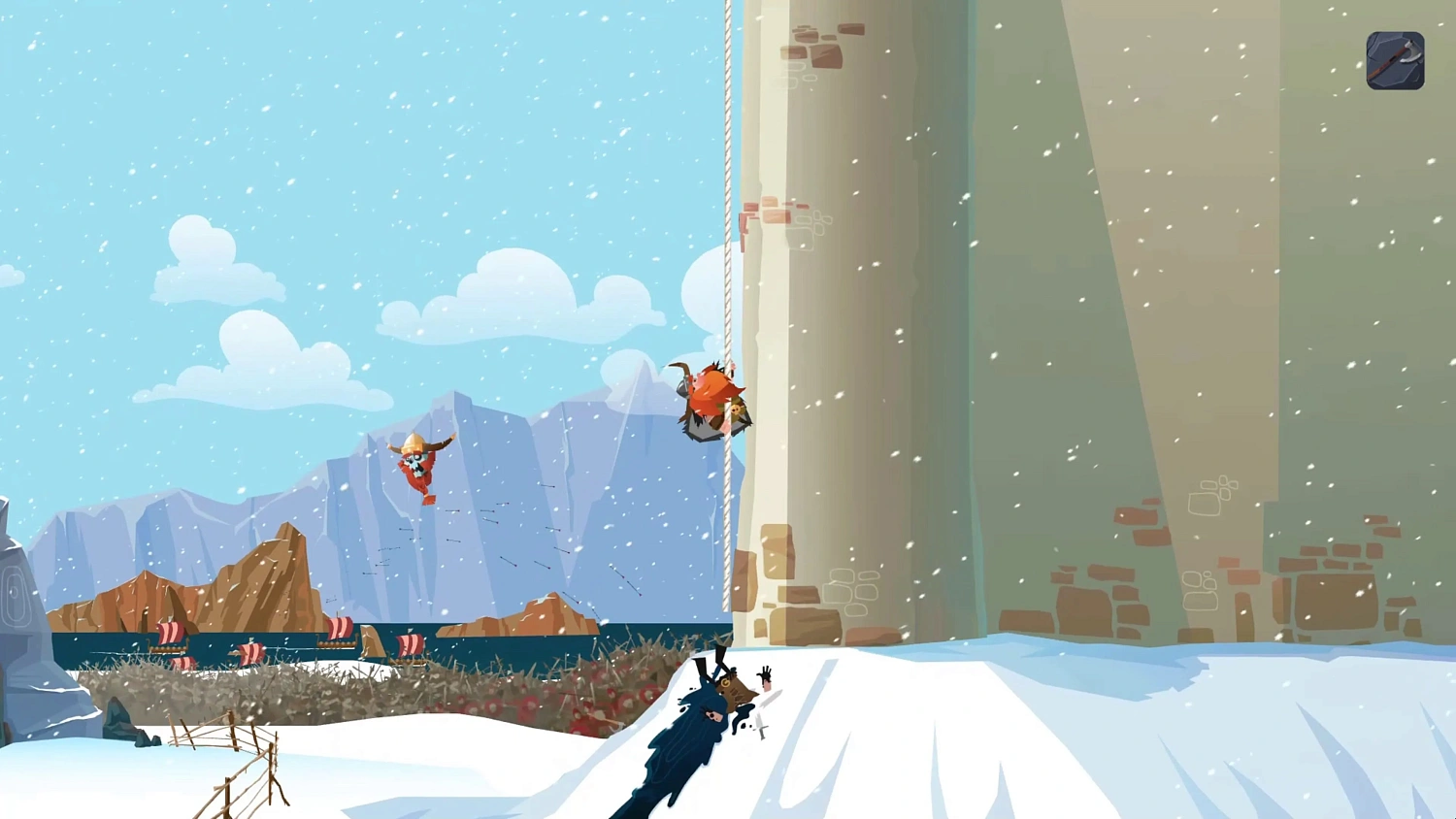Select the axe weapon icon
1456x819 pixels.
coord(1395,60)
